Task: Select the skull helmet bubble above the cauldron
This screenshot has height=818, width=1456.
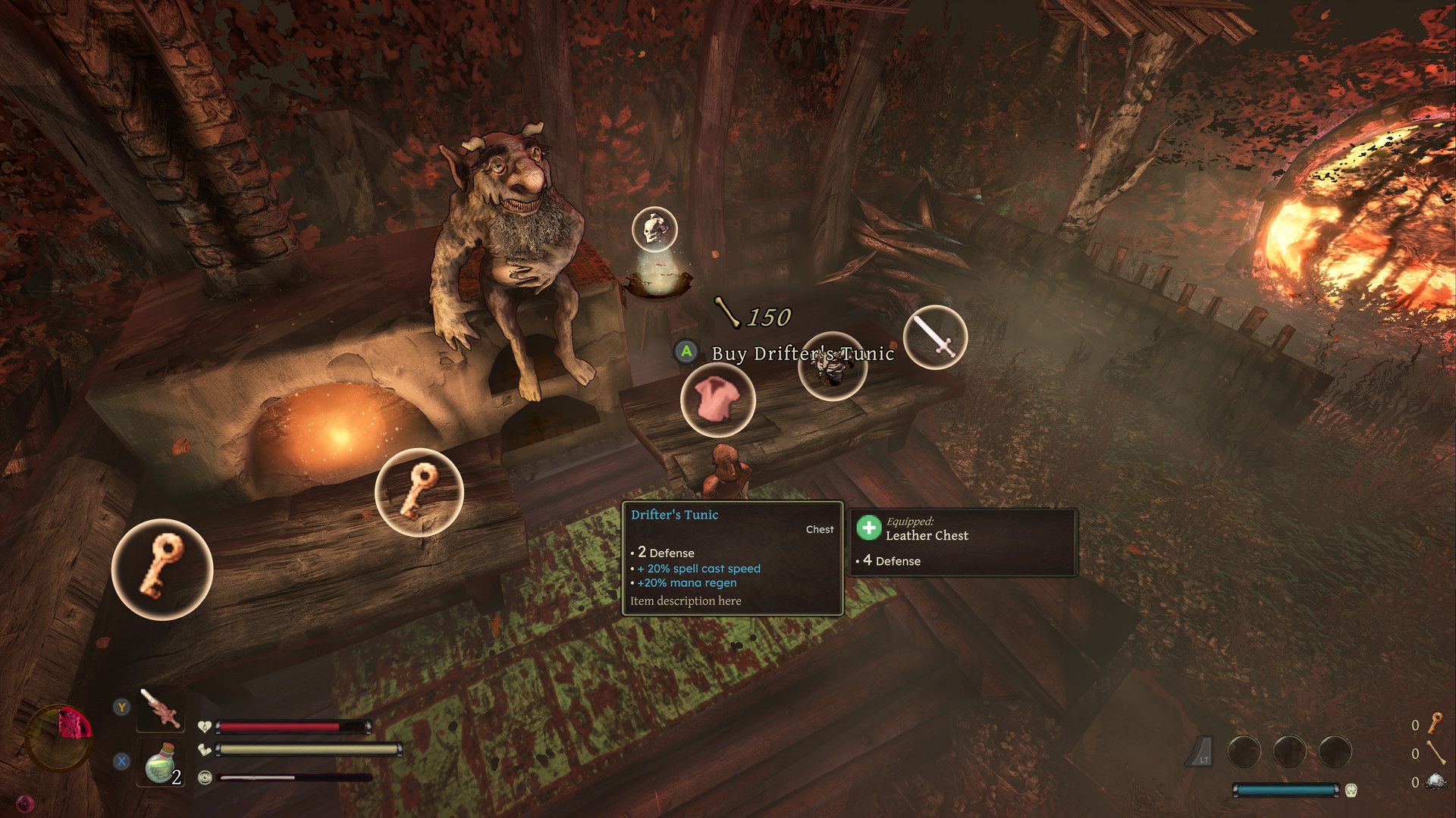Action: pos(654,229)
